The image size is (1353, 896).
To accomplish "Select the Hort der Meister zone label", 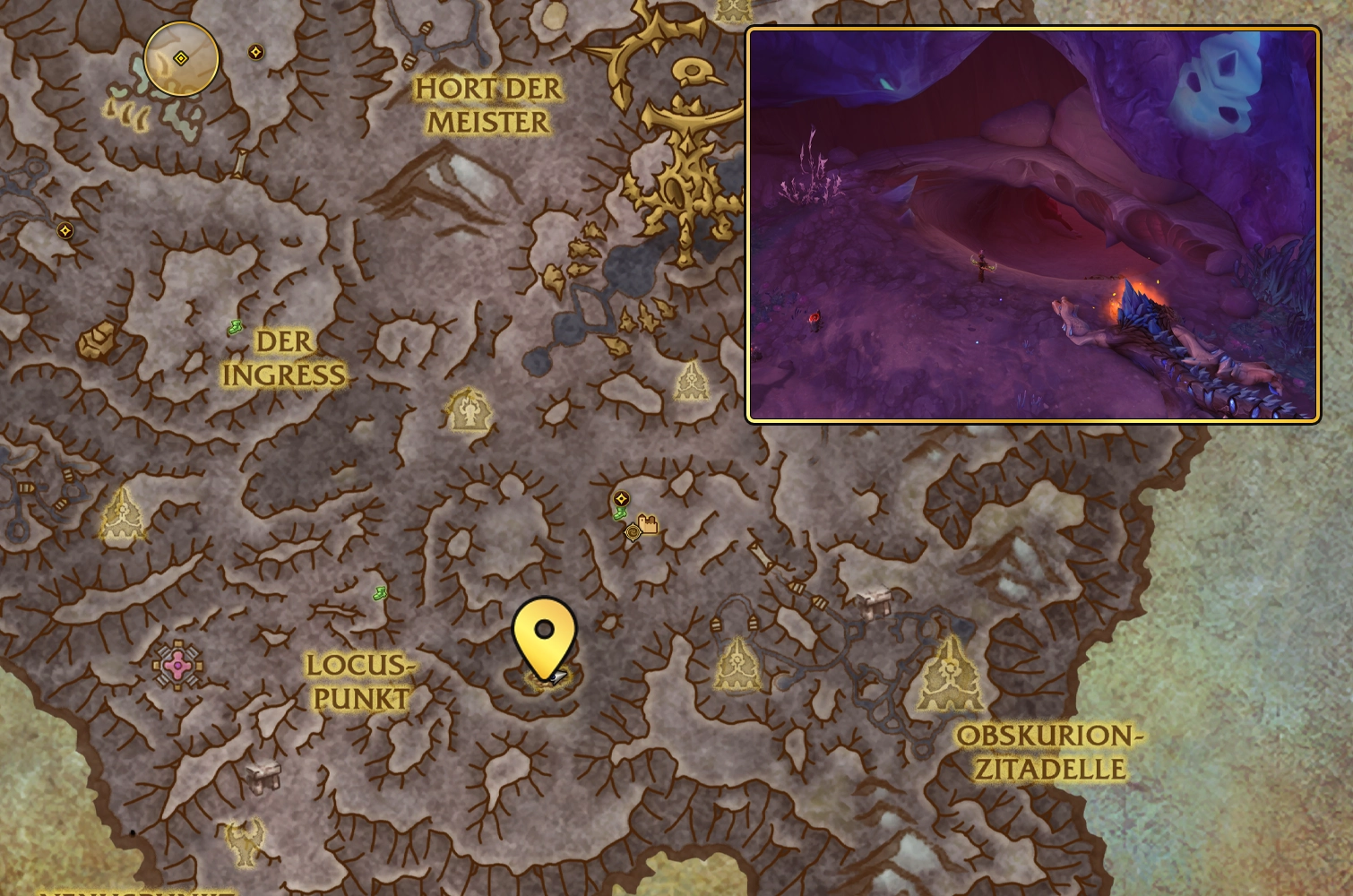I will (x=488, y=105).
